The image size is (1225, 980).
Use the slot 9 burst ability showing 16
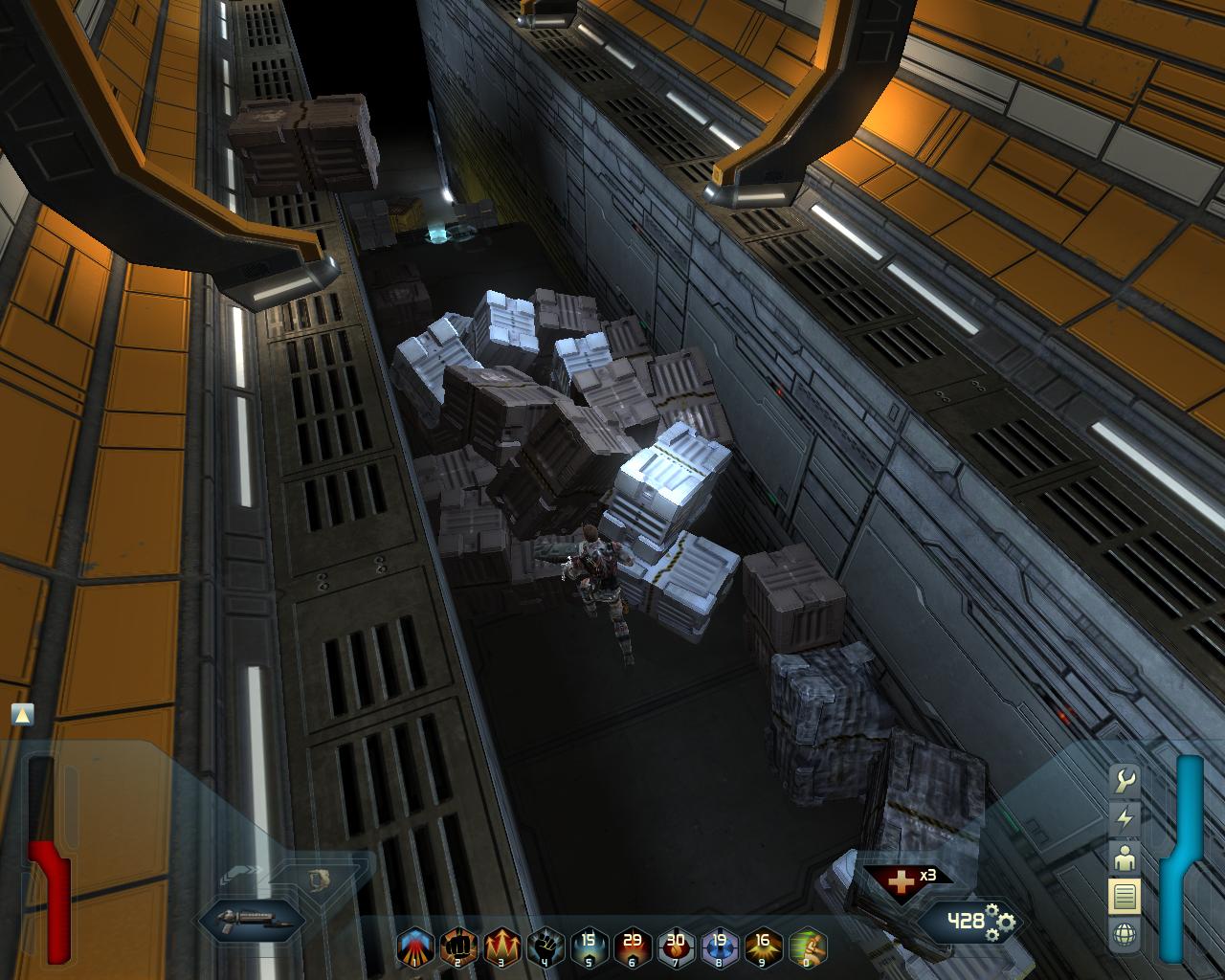pos(764,947)
